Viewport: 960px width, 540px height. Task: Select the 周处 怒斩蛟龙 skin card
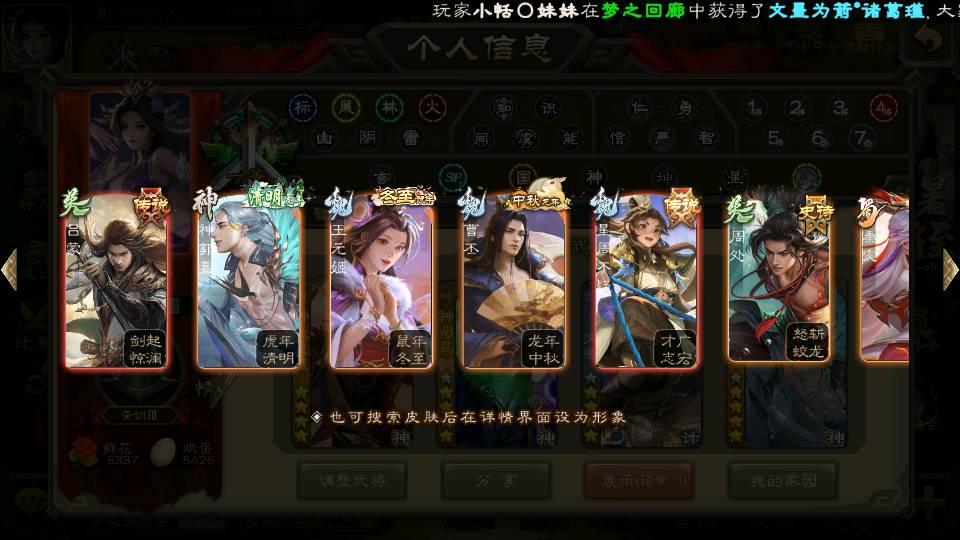(779, 280)
